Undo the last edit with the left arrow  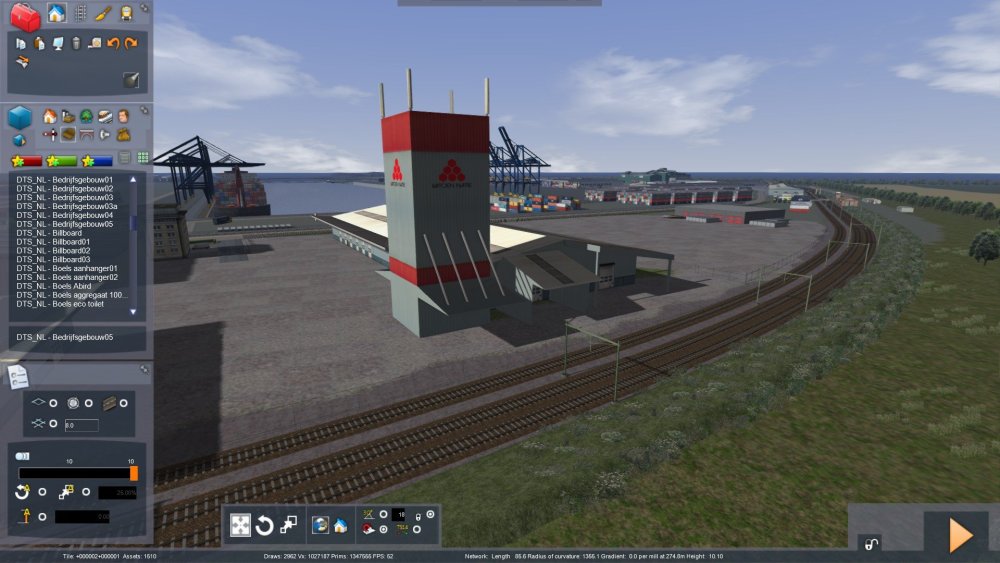click(113, 43)
